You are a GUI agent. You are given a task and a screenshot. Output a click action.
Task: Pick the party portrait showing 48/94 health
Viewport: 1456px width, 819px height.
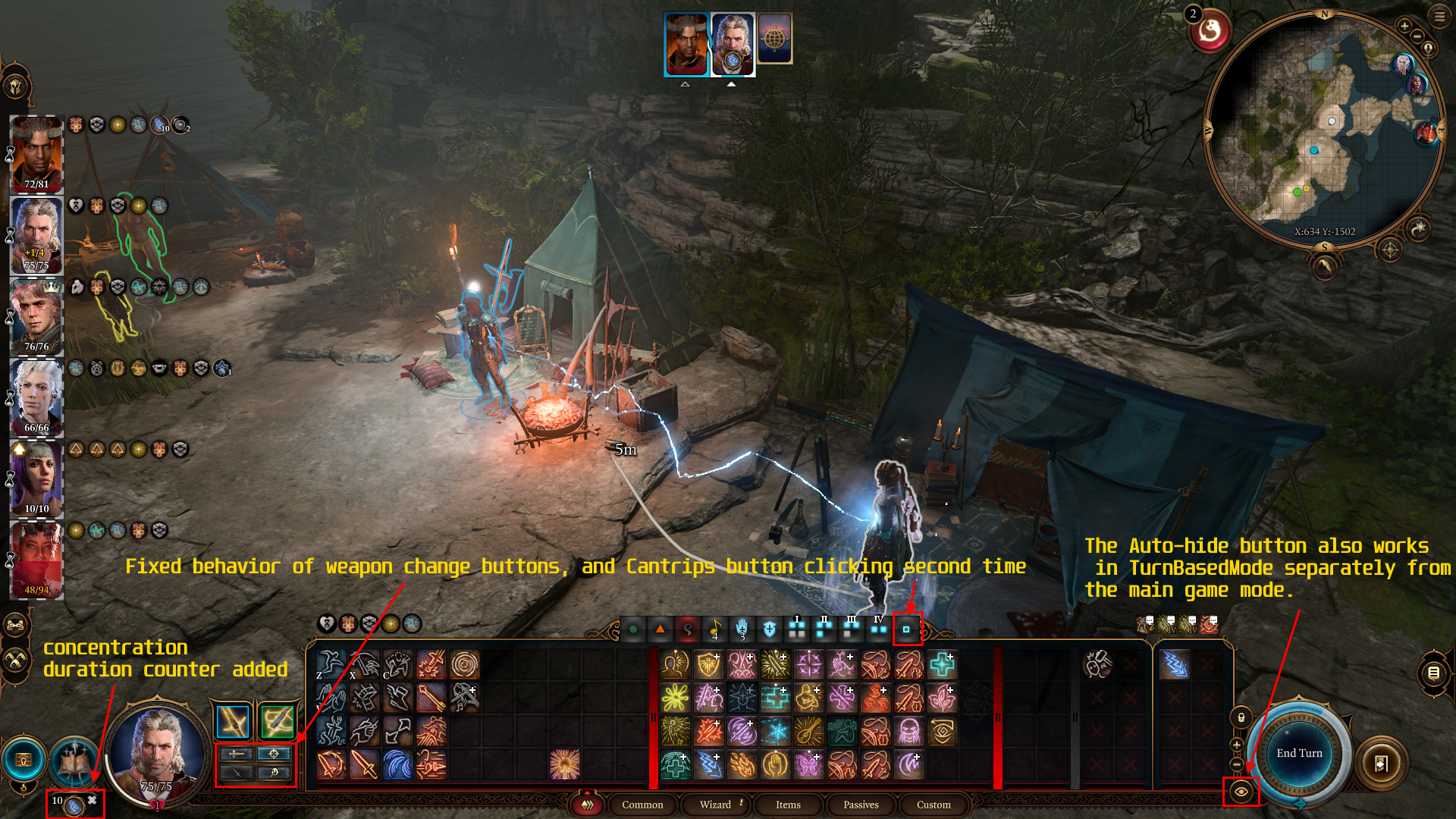[36, 560]
